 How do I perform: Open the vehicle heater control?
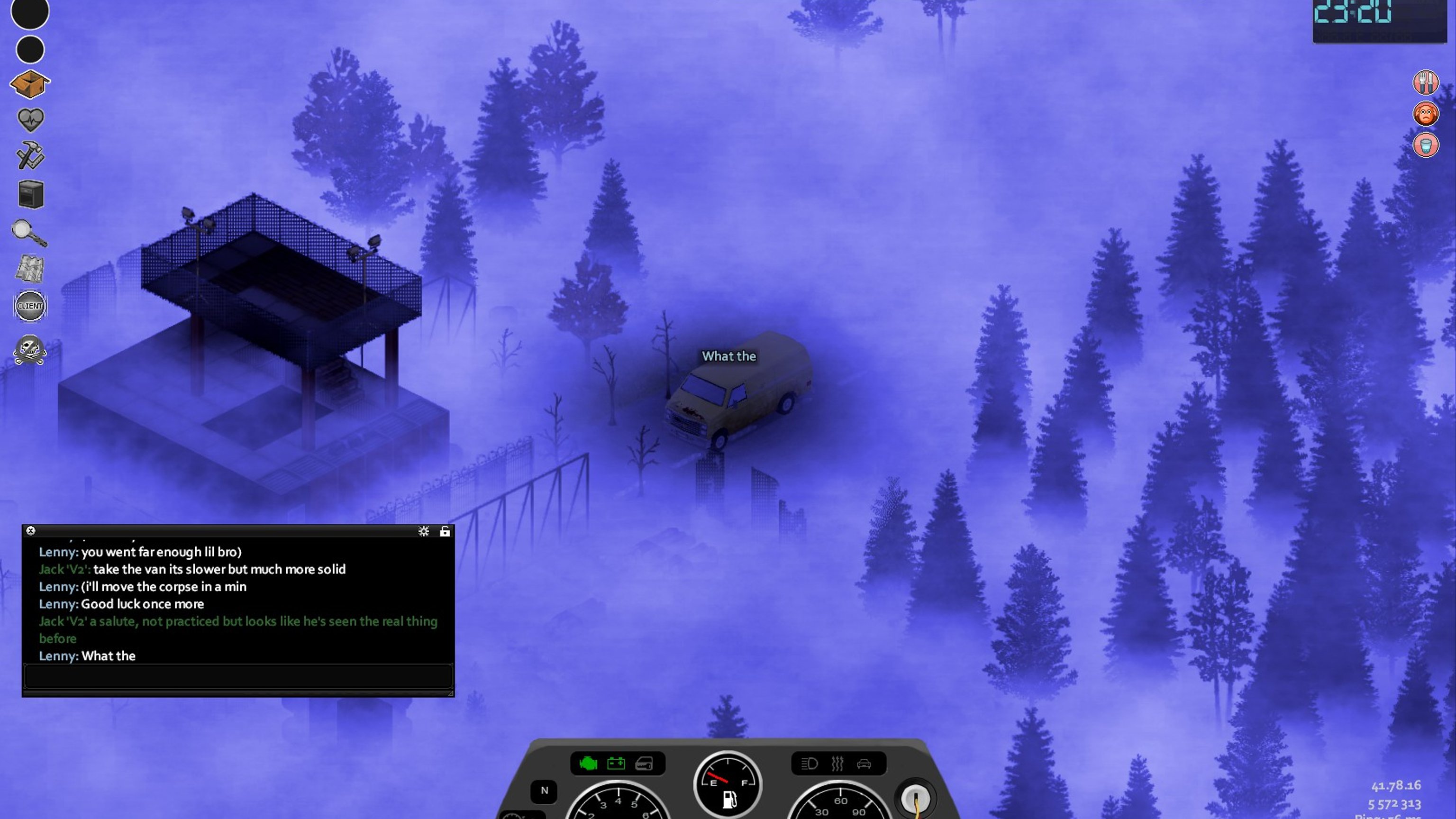click(837, 764)
